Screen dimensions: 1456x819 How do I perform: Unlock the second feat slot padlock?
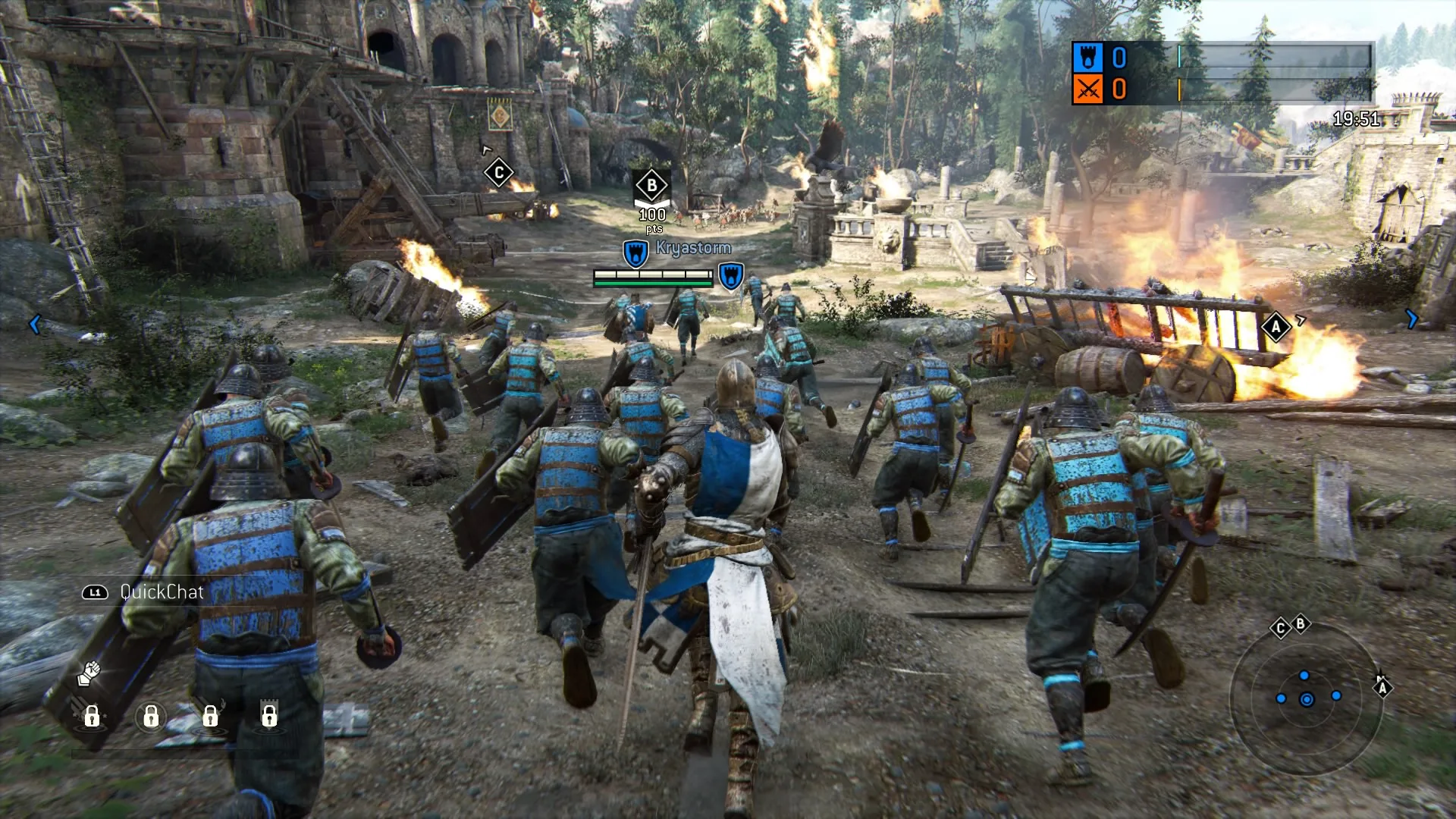pos(152,716)
